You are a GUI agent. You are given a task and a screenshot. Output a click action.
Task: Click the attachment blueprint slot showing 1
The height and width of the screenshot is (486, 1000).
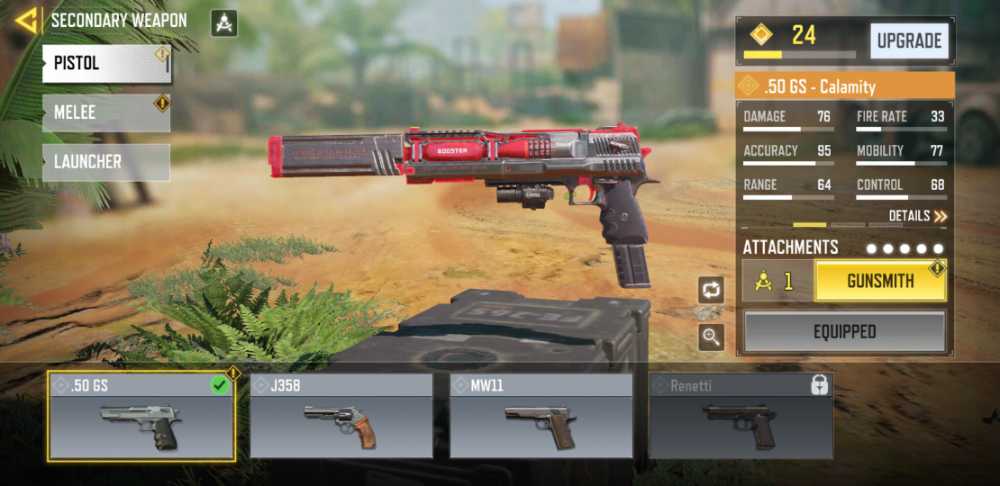point(776,282)
